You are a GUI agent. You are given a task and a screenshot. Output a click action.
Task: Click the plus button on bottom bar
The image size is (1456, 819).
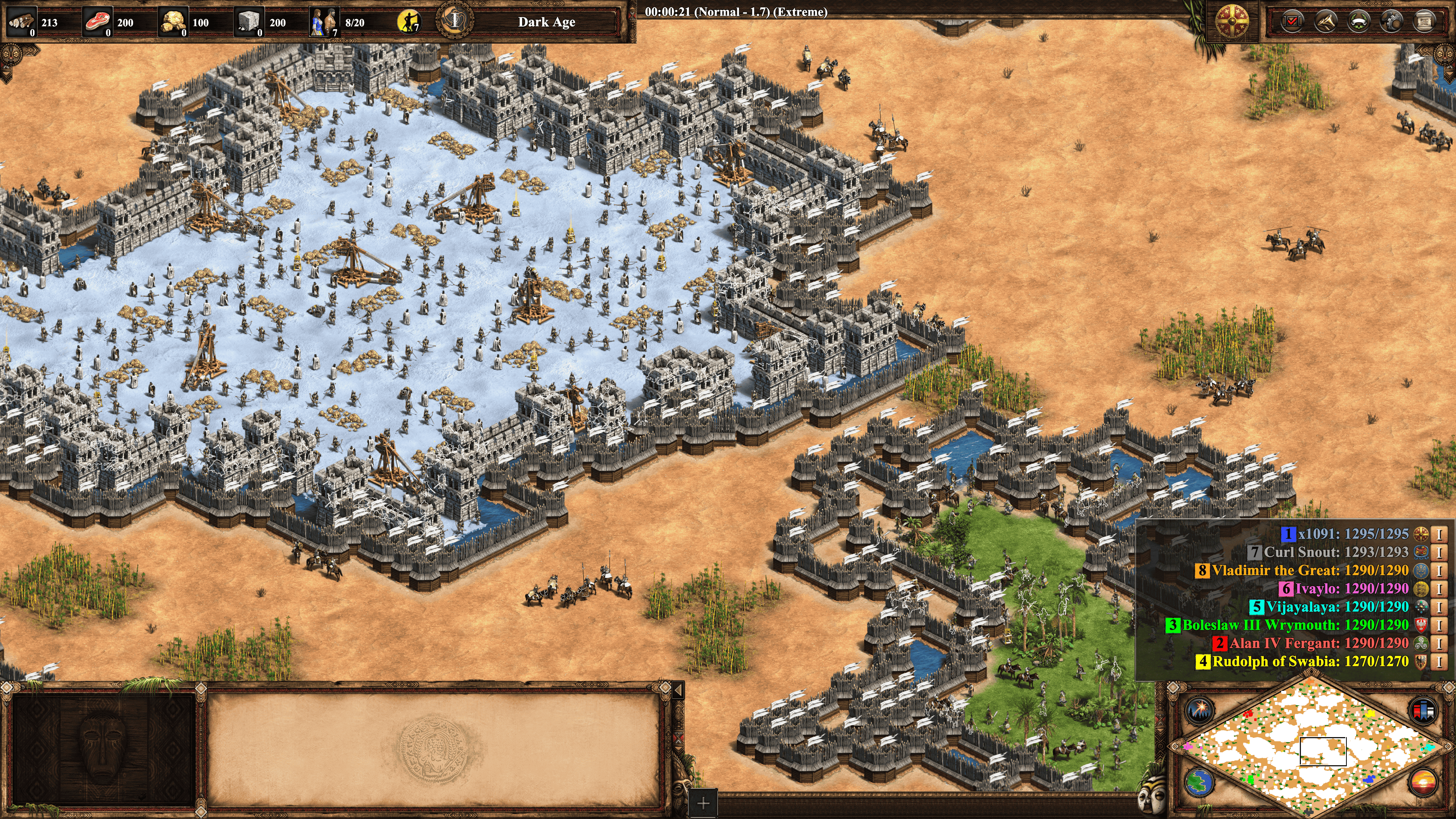click(x=703, y=803)
